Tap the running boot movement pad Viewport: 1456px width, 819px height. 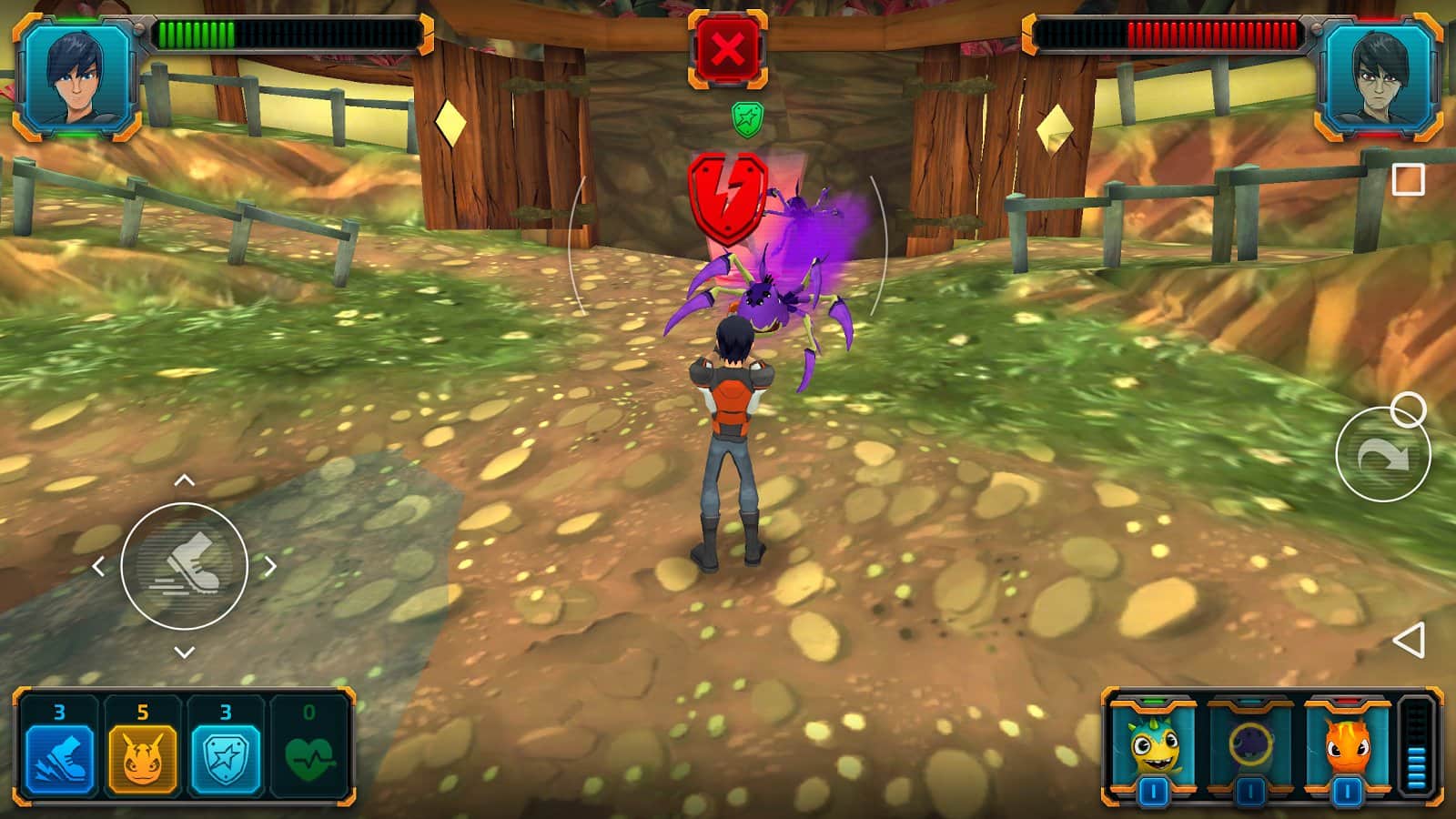click(185, 566)
